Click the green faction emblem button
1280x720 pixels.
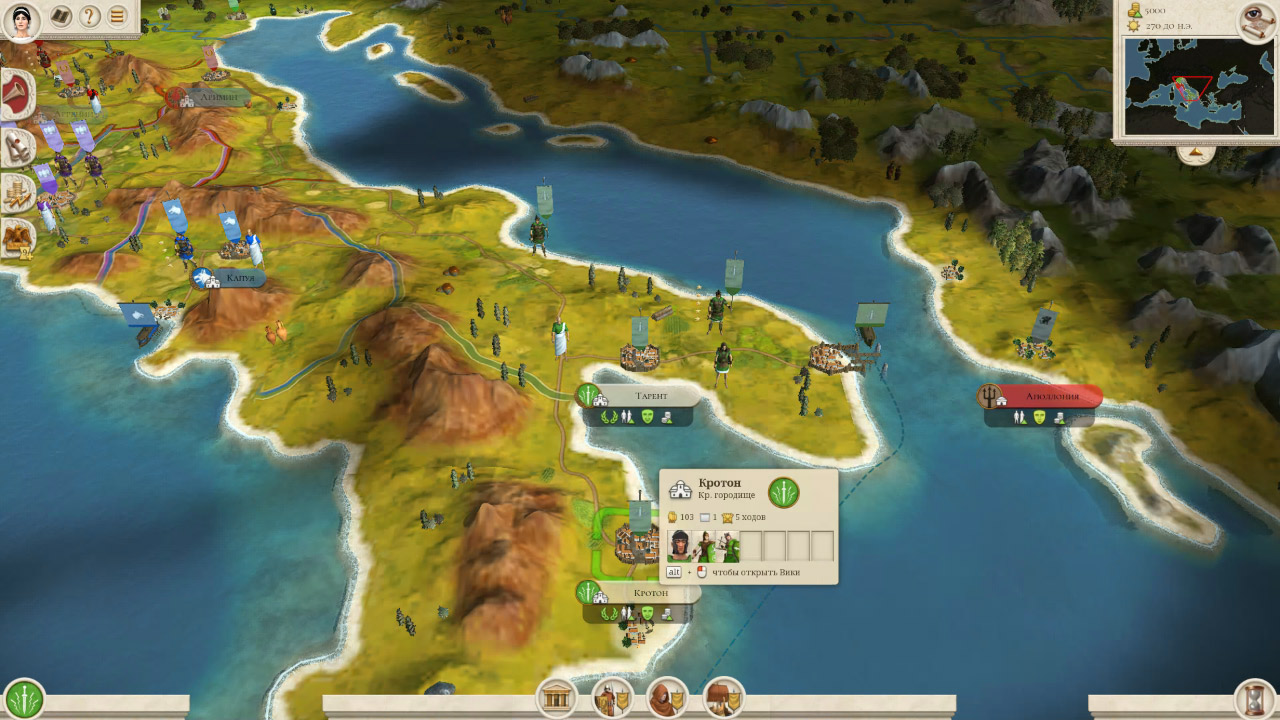[x=23, y=698]
